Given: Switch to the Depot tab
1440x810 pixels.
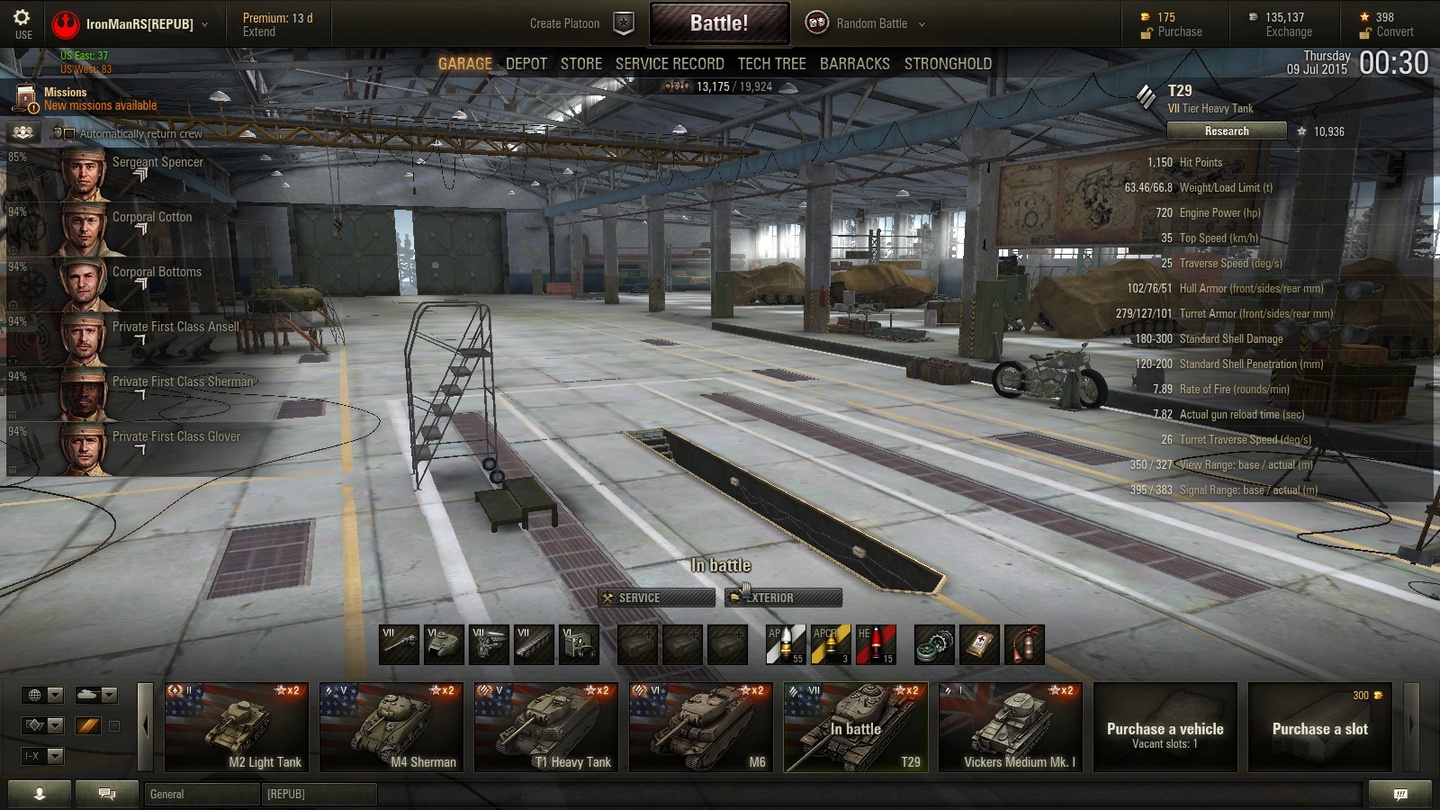Looking at the screenshot, I should point(526,64).
